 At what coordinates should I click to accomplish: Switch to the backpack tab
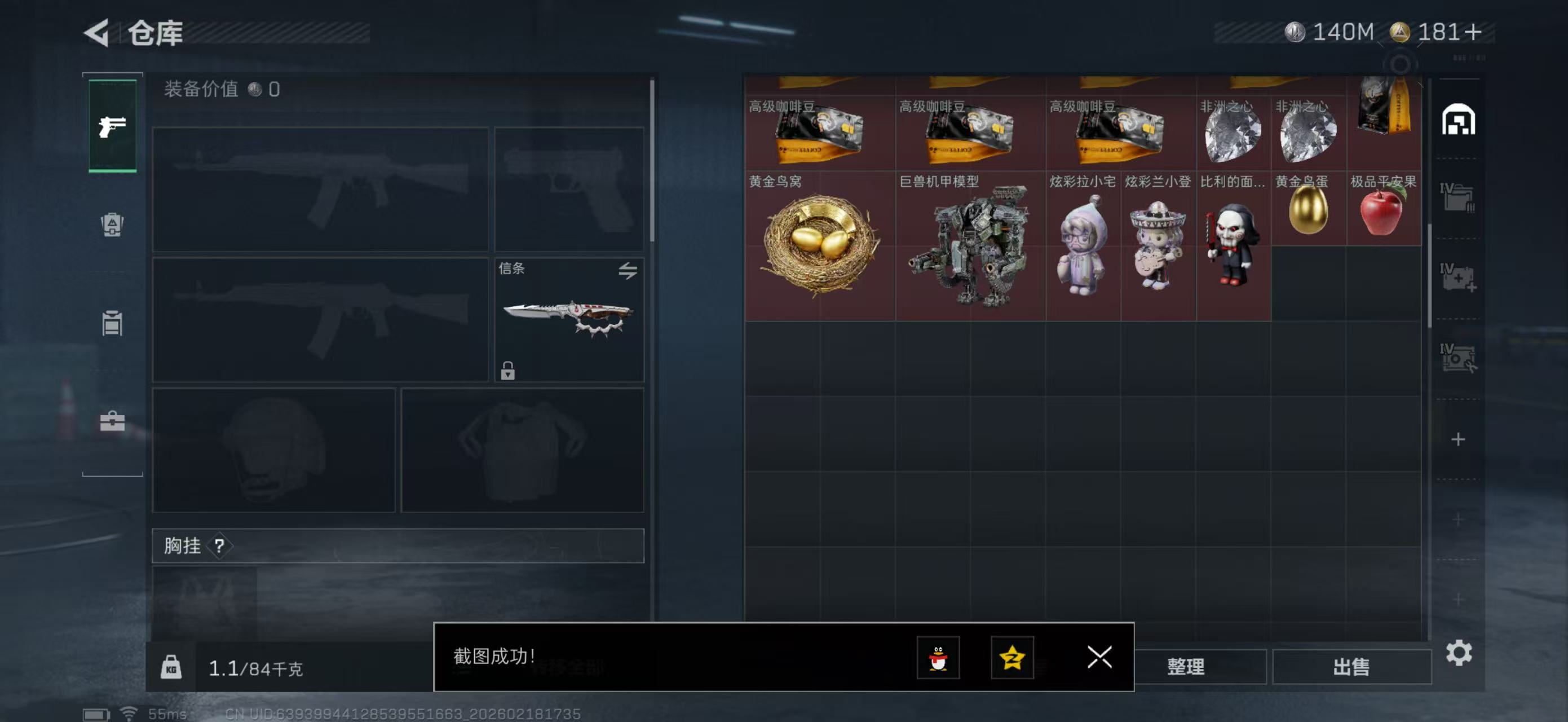[112, 224]
